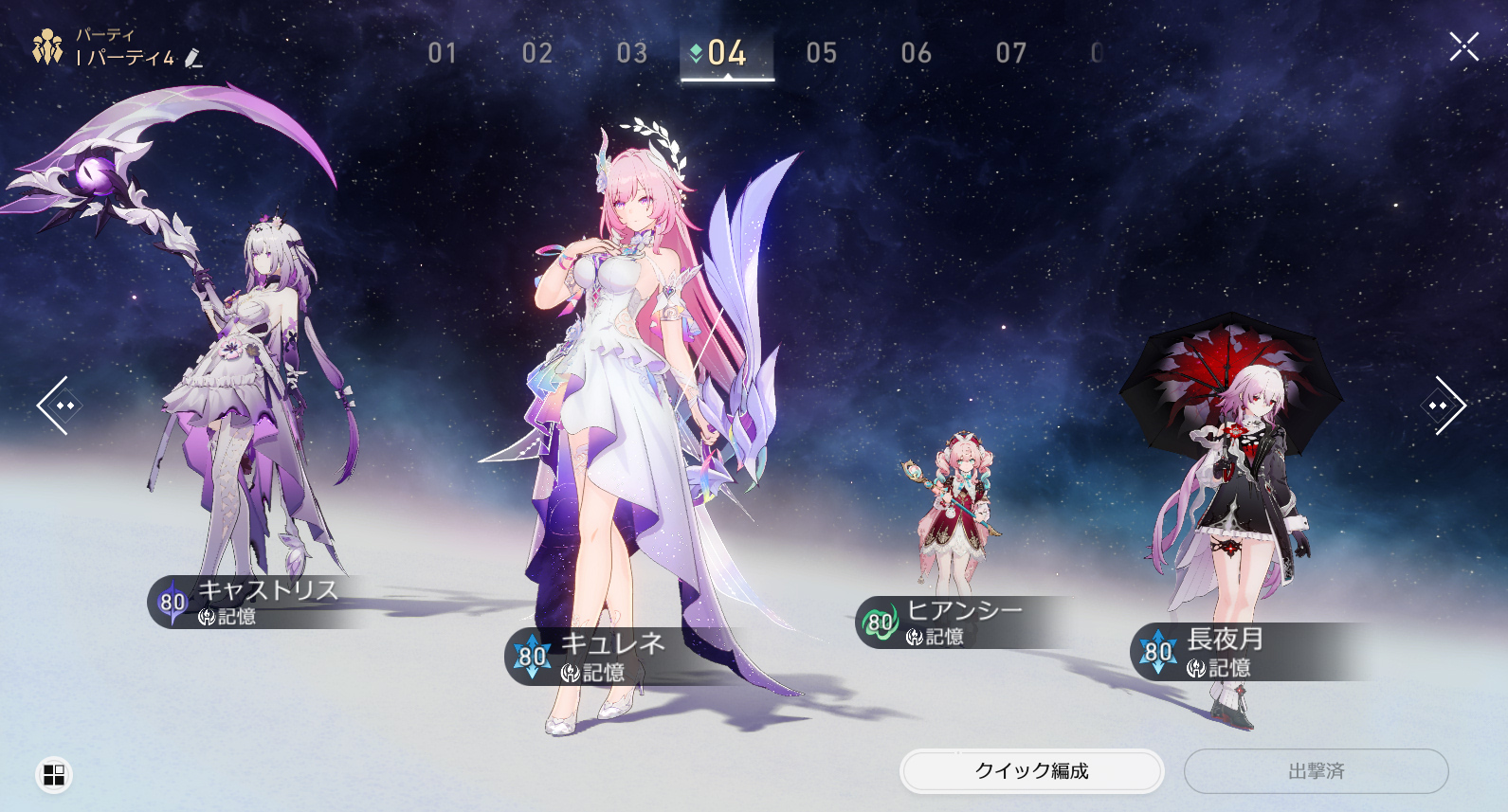The height and width of the screenshot is (812, 1508).
Task: Close the party screen with the X
Action: pos(1463,46)
